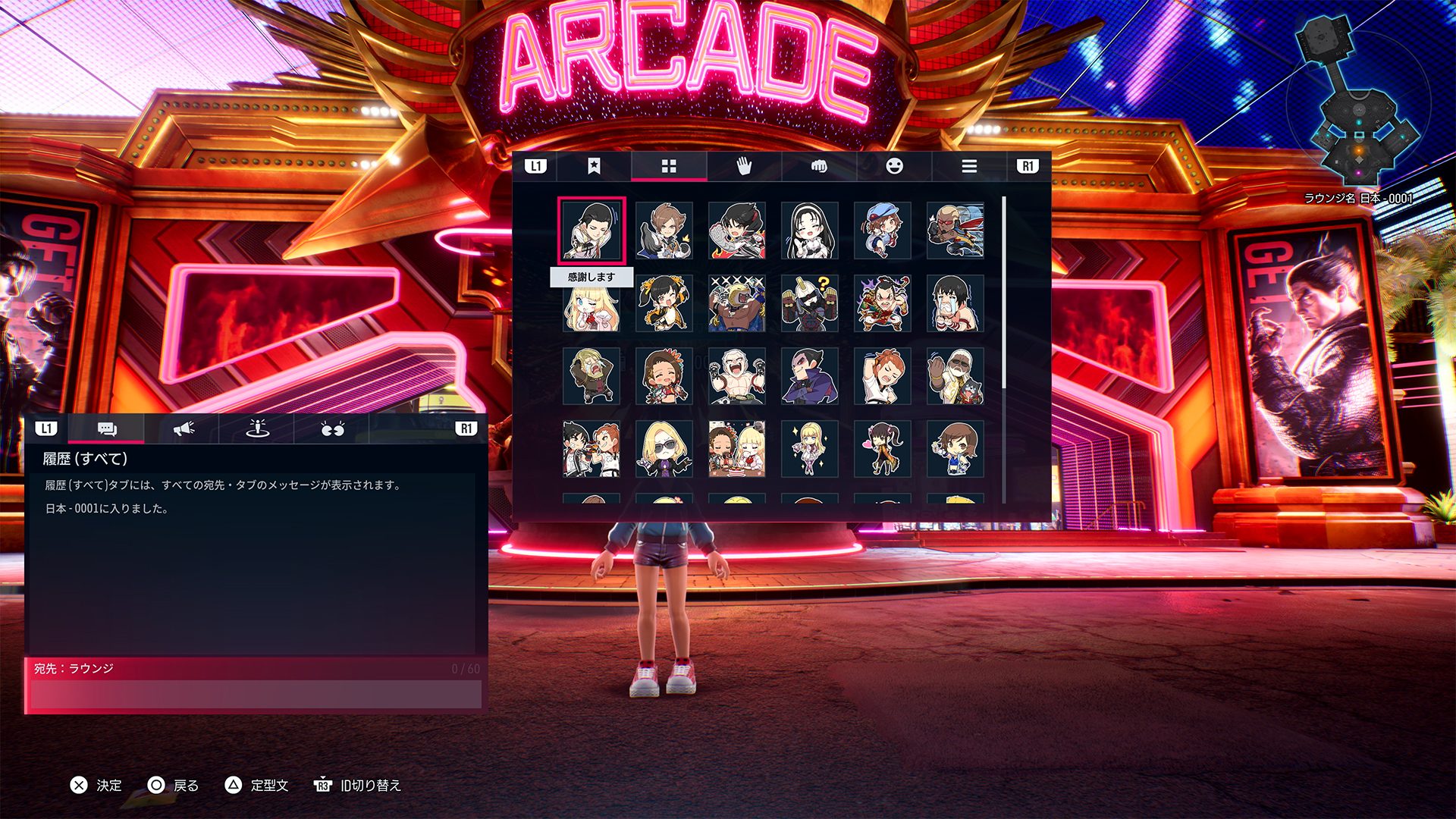
Task: Choose the blonde woman with sunglasses sticker
Action: coord(664,449)
